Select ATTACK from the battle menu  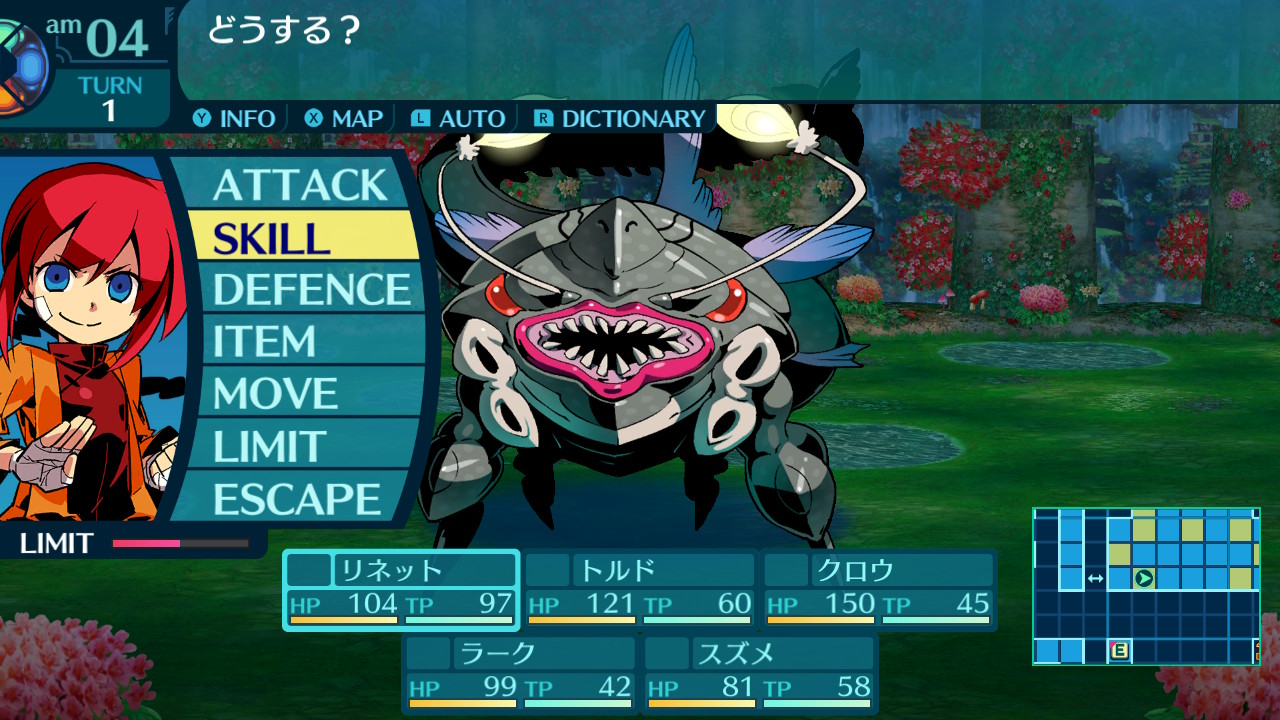(x=299, y=185)
